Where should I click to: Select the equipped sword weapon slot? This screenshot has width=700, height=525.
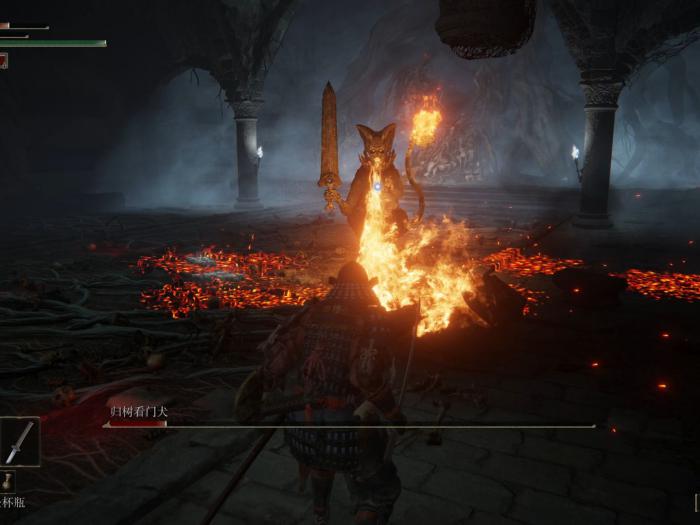click(x=19, y=442)
